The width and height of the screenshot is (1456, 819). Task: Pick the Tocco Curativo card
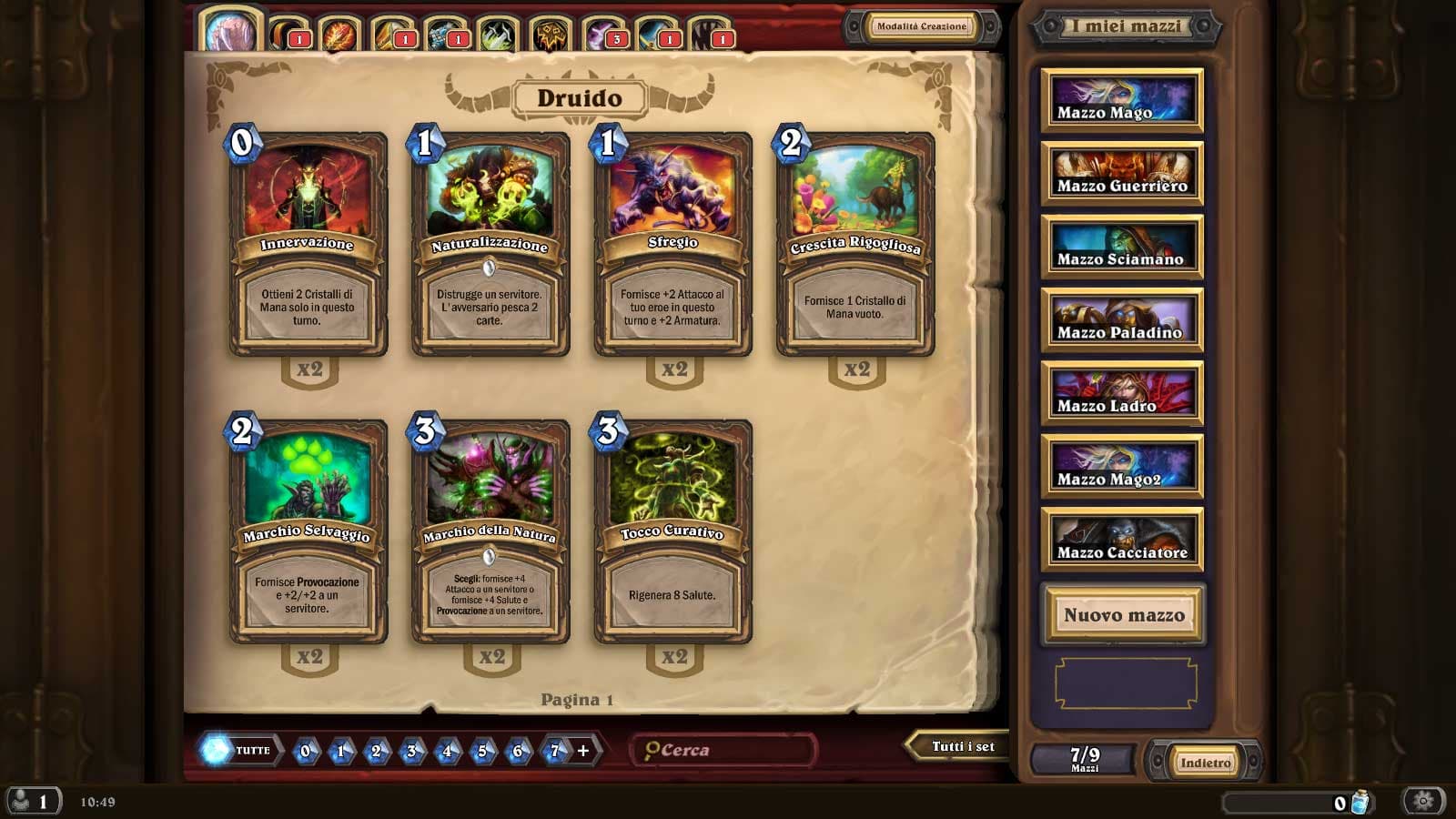672,531
